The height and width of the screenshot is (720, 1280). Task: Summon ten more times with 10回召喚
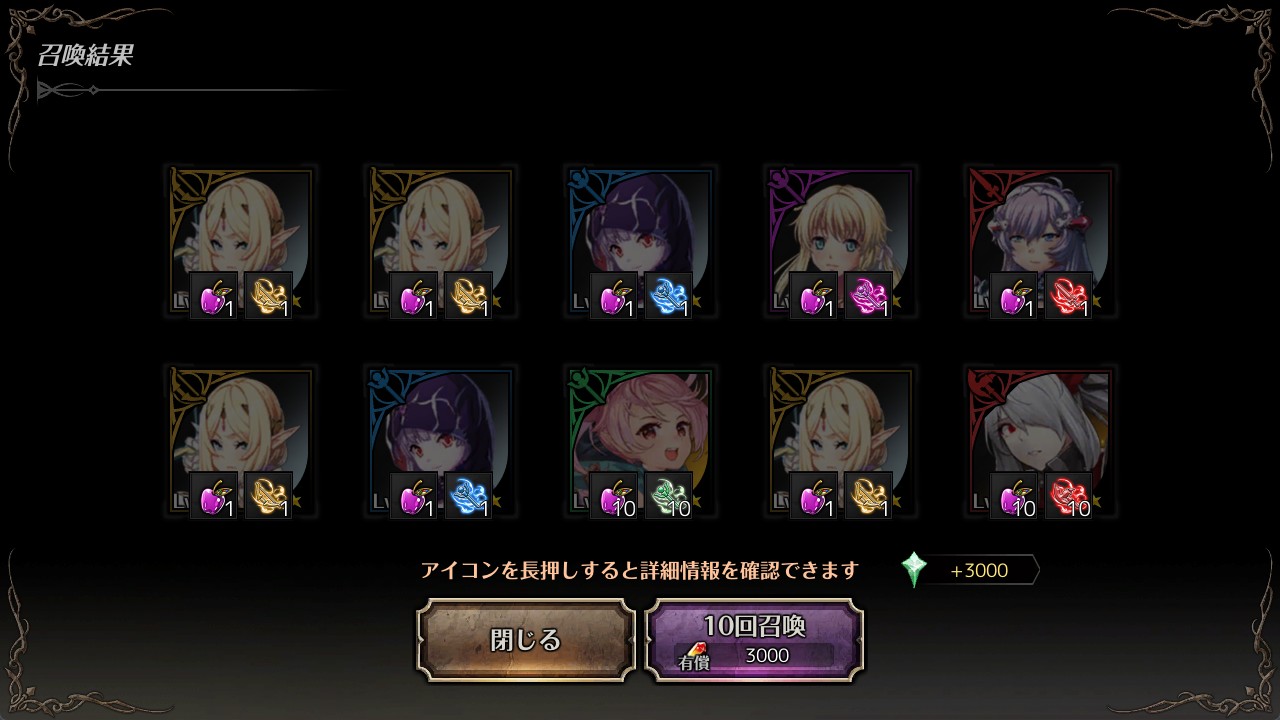pyautogui.click(x=754, y=640)
